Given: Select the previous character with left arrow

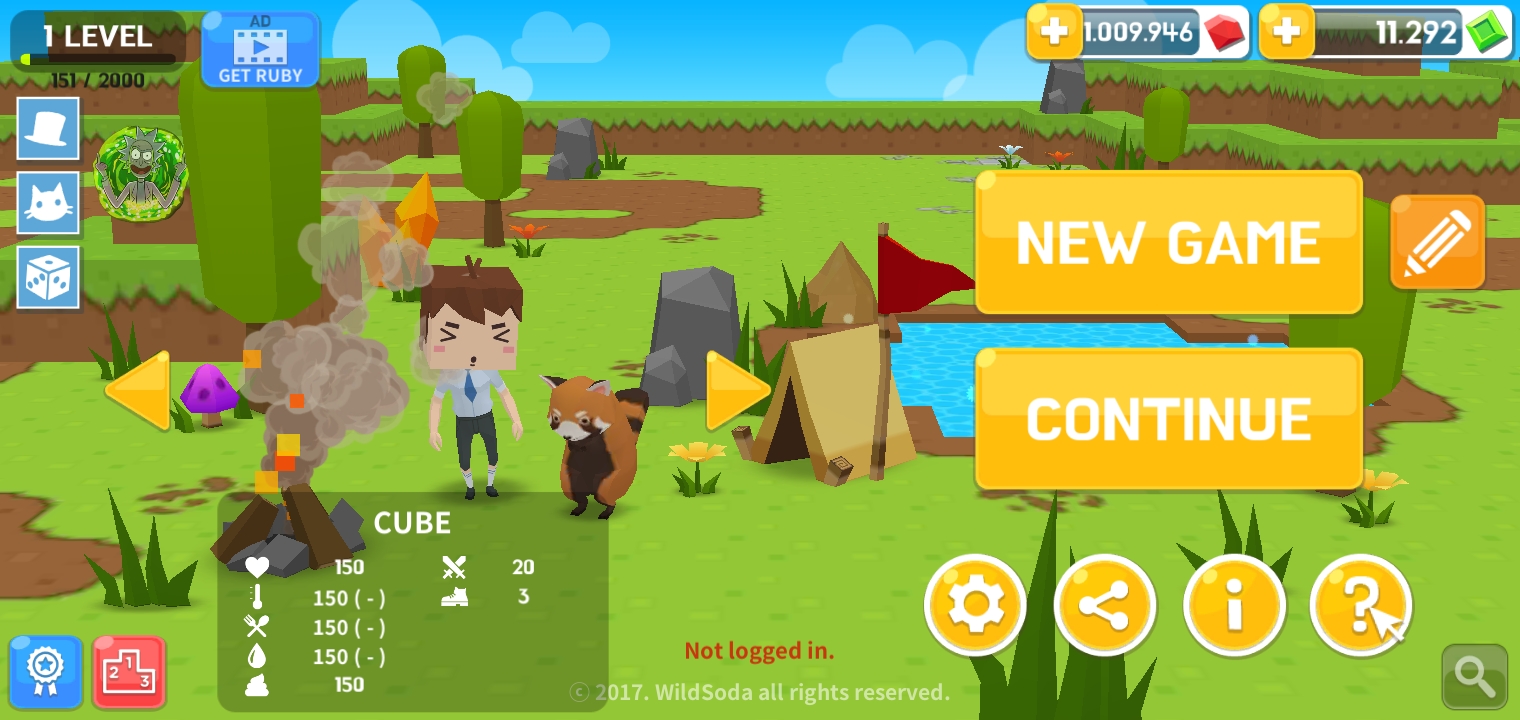Looking at the screenshot, I should pyautogui.click(x=138, y=391).
